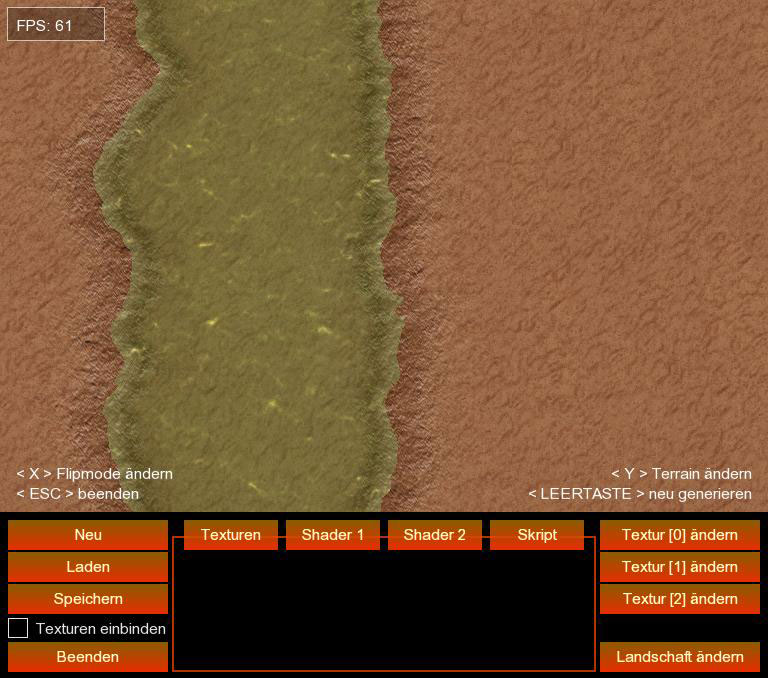The width and height of the screenshot is (768, 678).
Task: Click the Neu button
Action: 88,535
